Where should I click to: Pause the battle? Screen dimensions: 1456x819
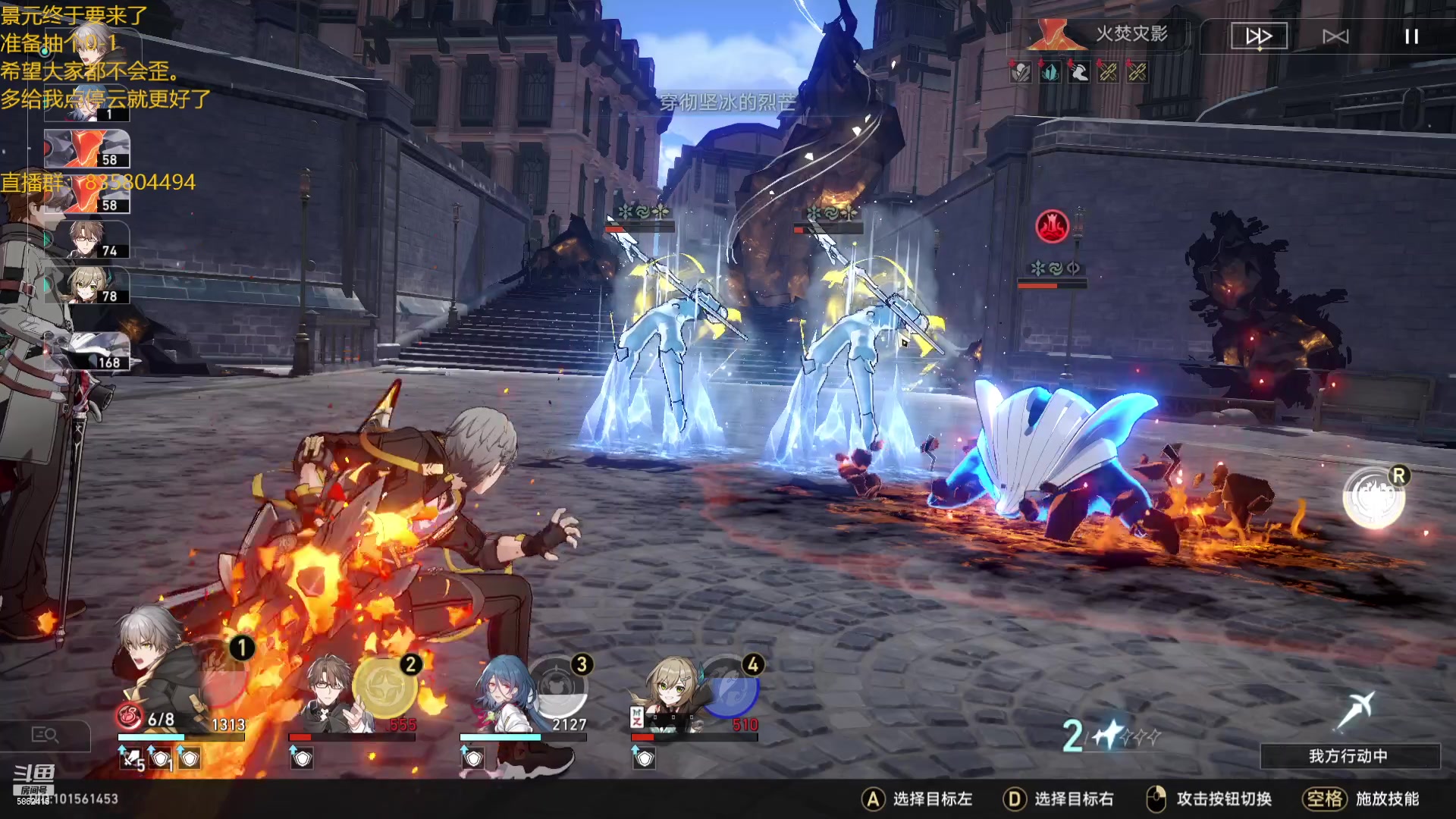pyautogui.click(x=1411, y=36)
